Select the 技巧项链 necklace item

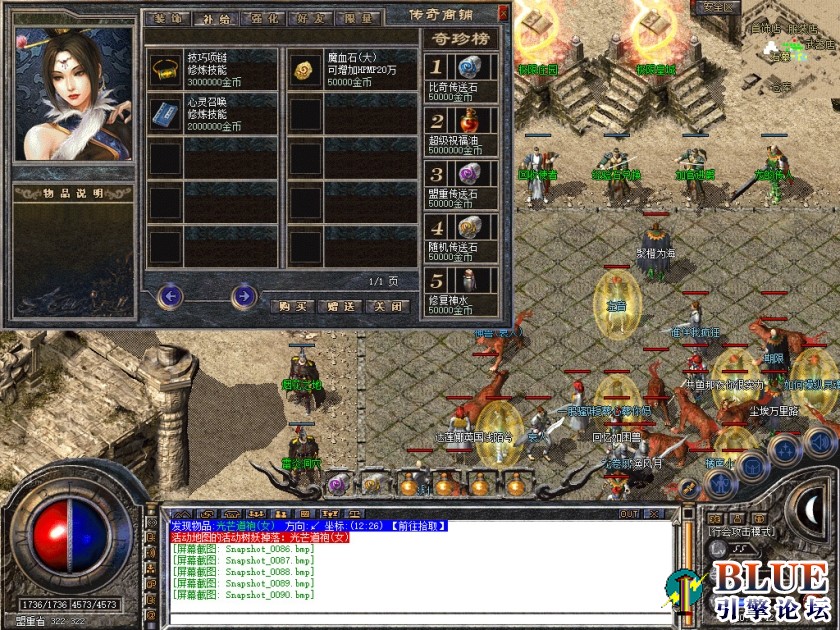click(x=164, y=68)
